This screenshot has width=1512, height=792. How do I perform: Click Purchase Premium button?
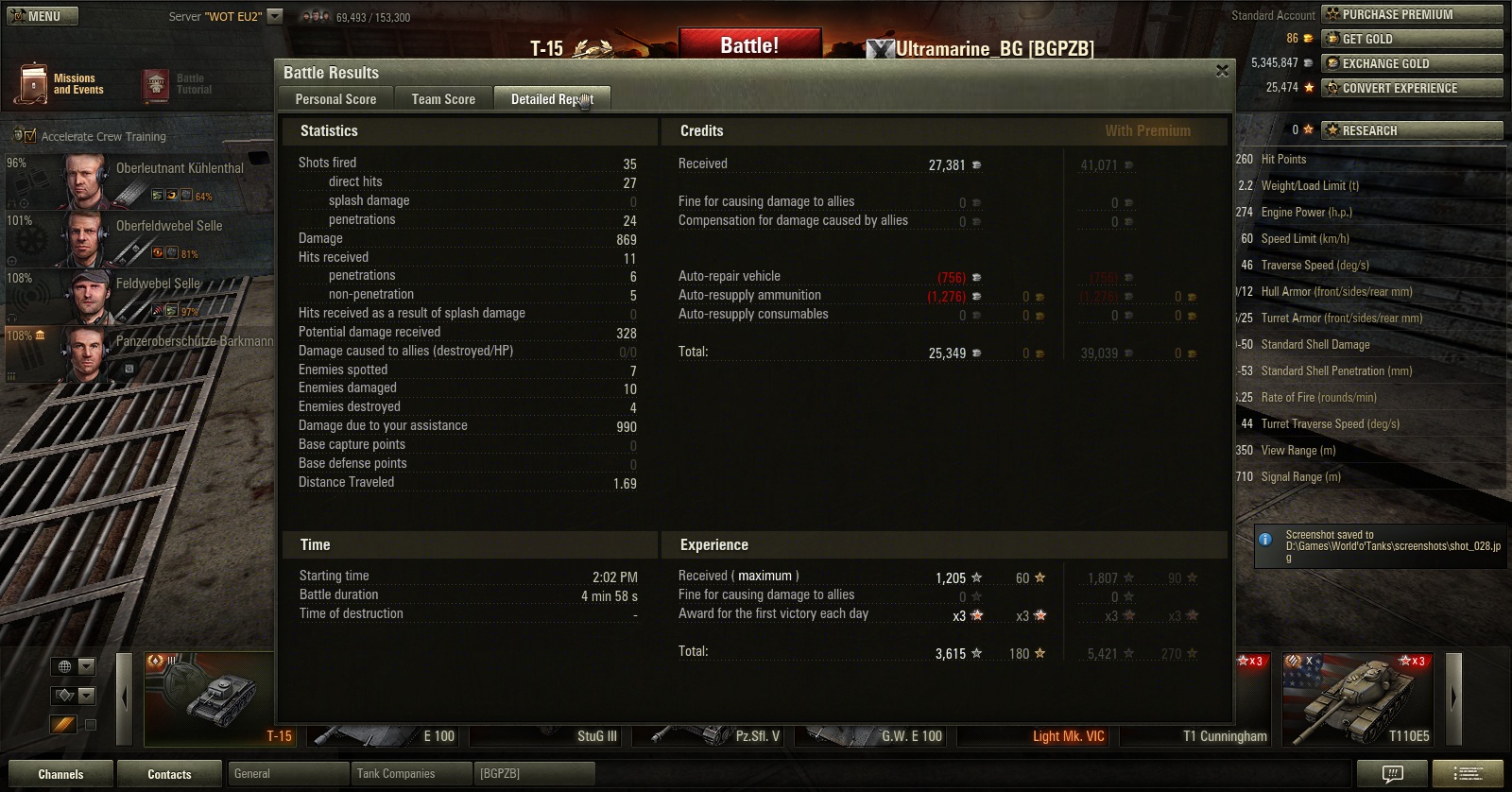[x=1411, y=14]
